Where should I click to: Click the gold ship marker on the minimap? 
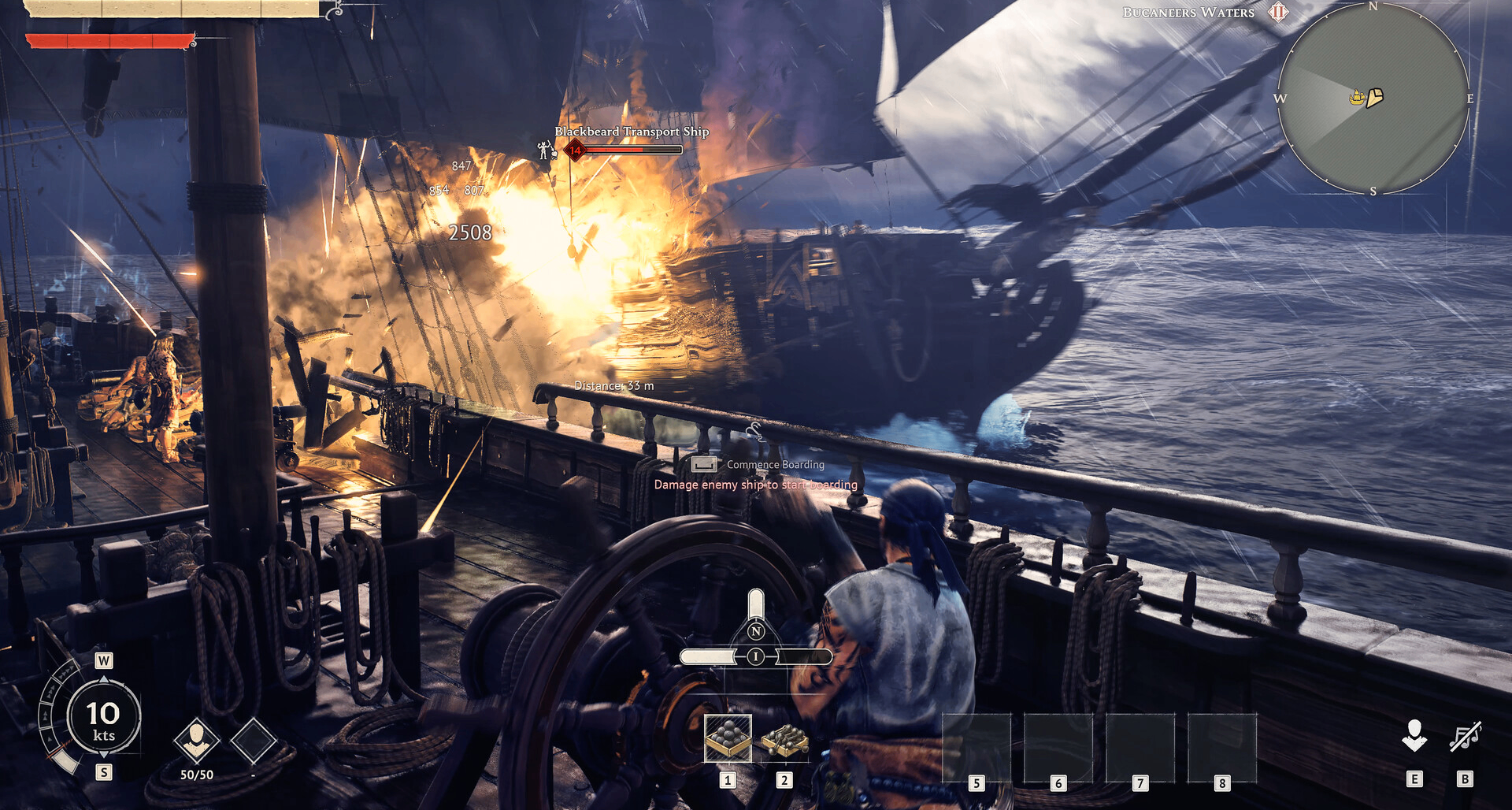[1357, 98]
